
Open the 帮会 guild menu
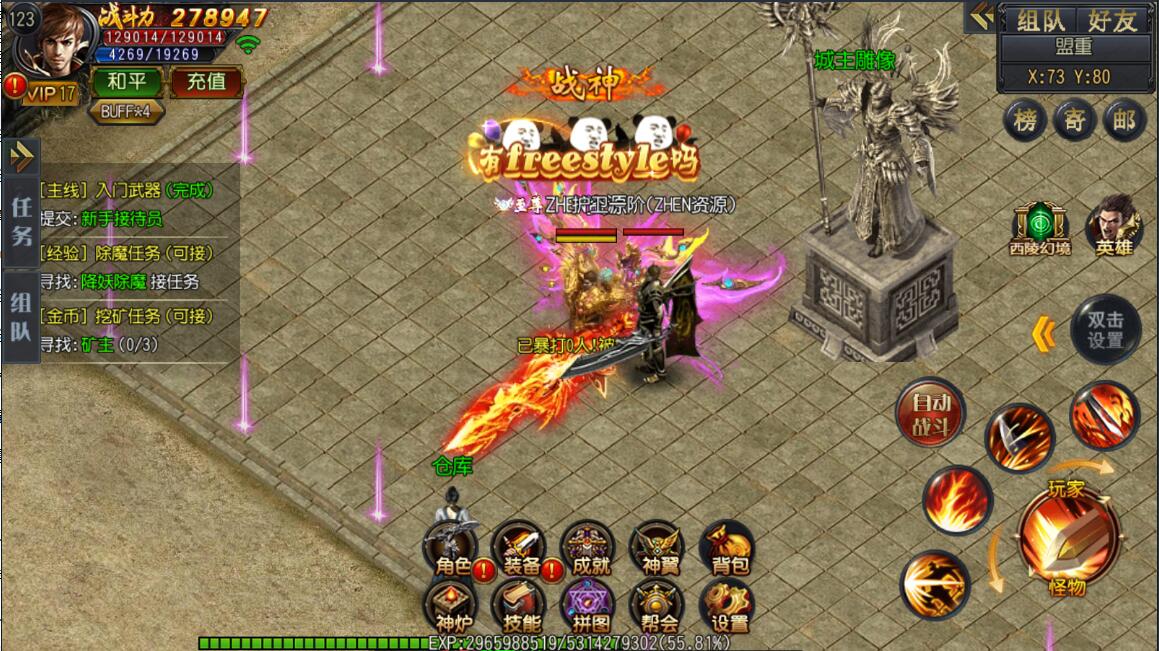(659, 606)
